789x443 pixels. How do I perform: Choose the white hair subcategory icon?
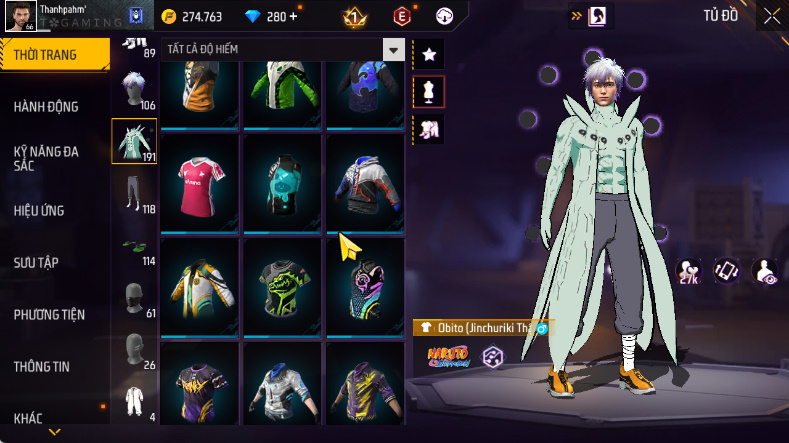[x=134, y=89]
